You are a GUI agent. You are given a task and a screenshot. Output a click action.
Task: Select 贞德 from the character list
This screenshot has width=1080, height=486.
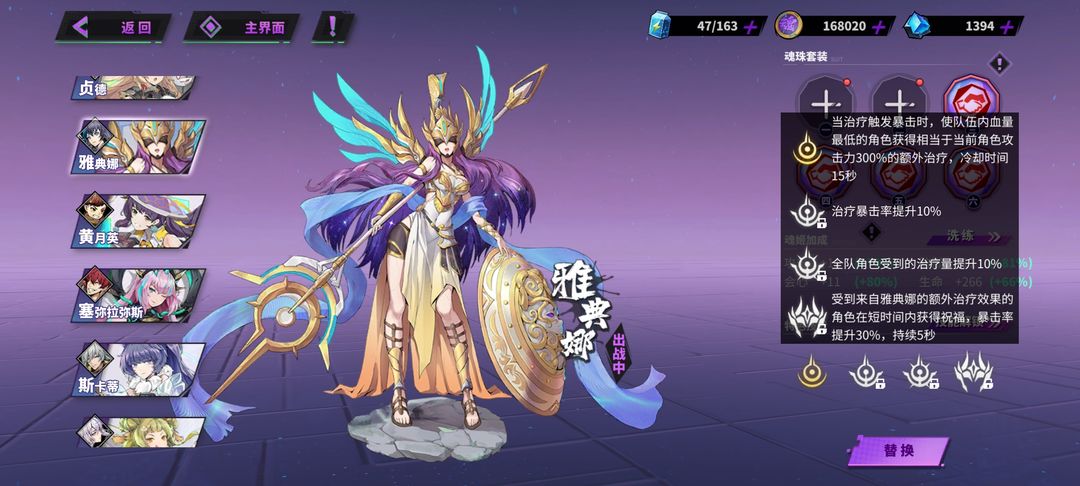[x=135, y=87]
